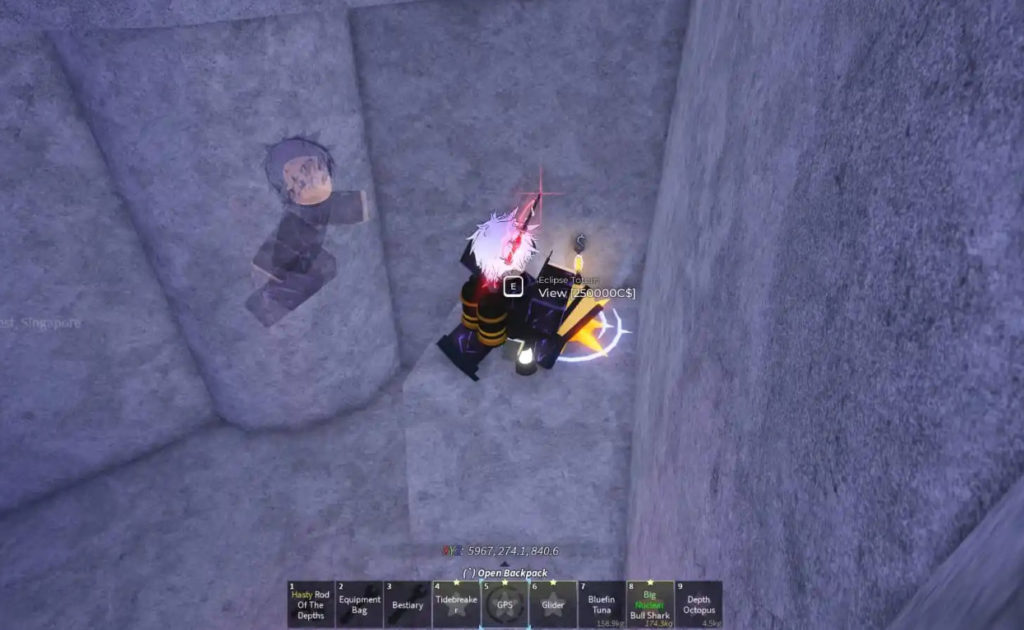Open the Equipment Bag hotbar slot
This screenshot has width=1024, height=630.
tap(359, 604)
